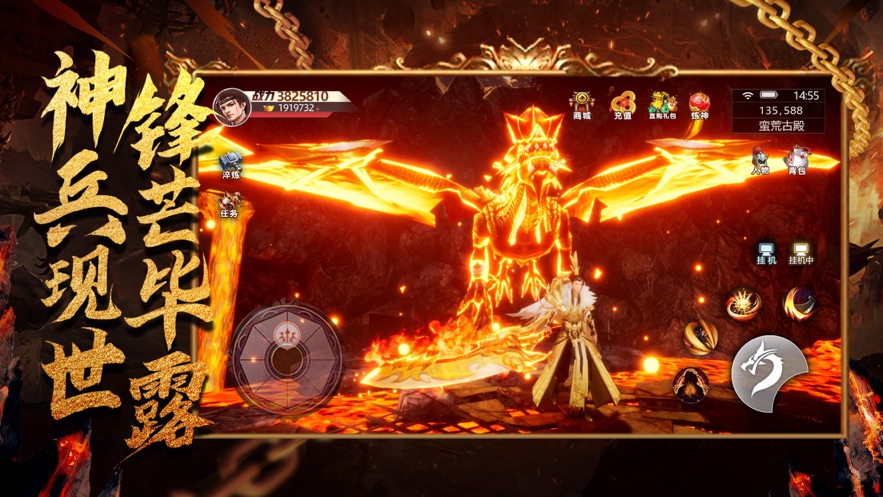The width and height of the screenshot is (883, 497).
Task: Activate the whirlwind spin skill
Action: (699, 337)
